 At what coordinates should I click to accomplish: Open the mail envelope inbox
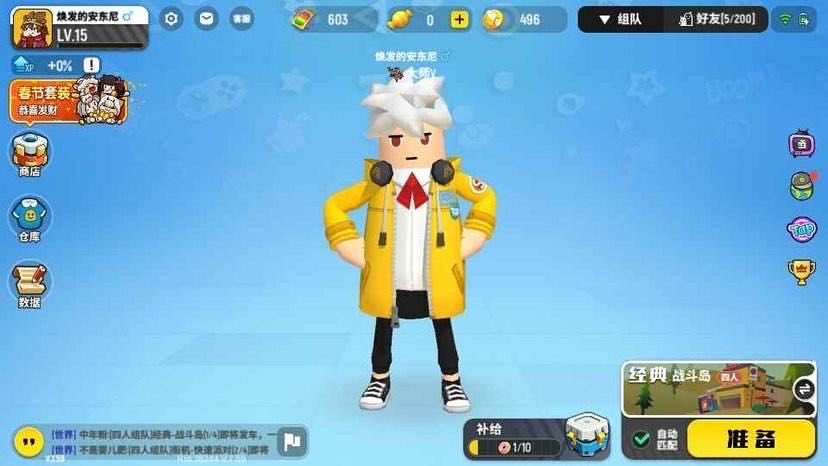click(x=206, y=19)
